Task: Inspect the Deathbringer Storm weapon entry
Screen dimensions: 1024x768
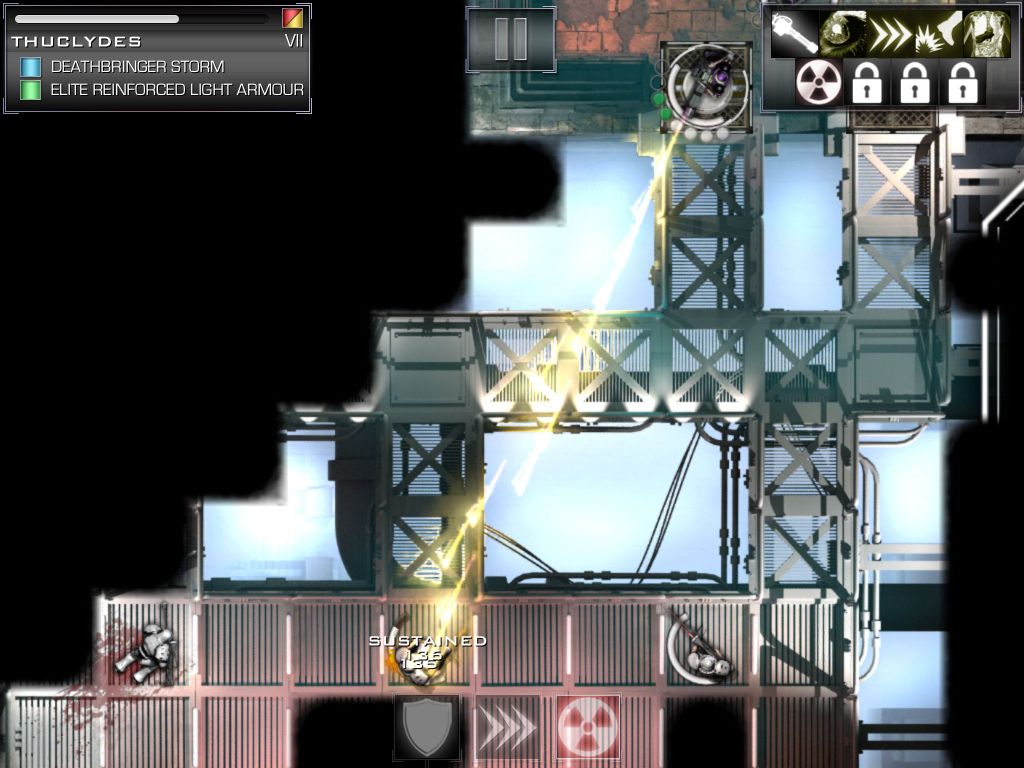Action: (138, 67)
